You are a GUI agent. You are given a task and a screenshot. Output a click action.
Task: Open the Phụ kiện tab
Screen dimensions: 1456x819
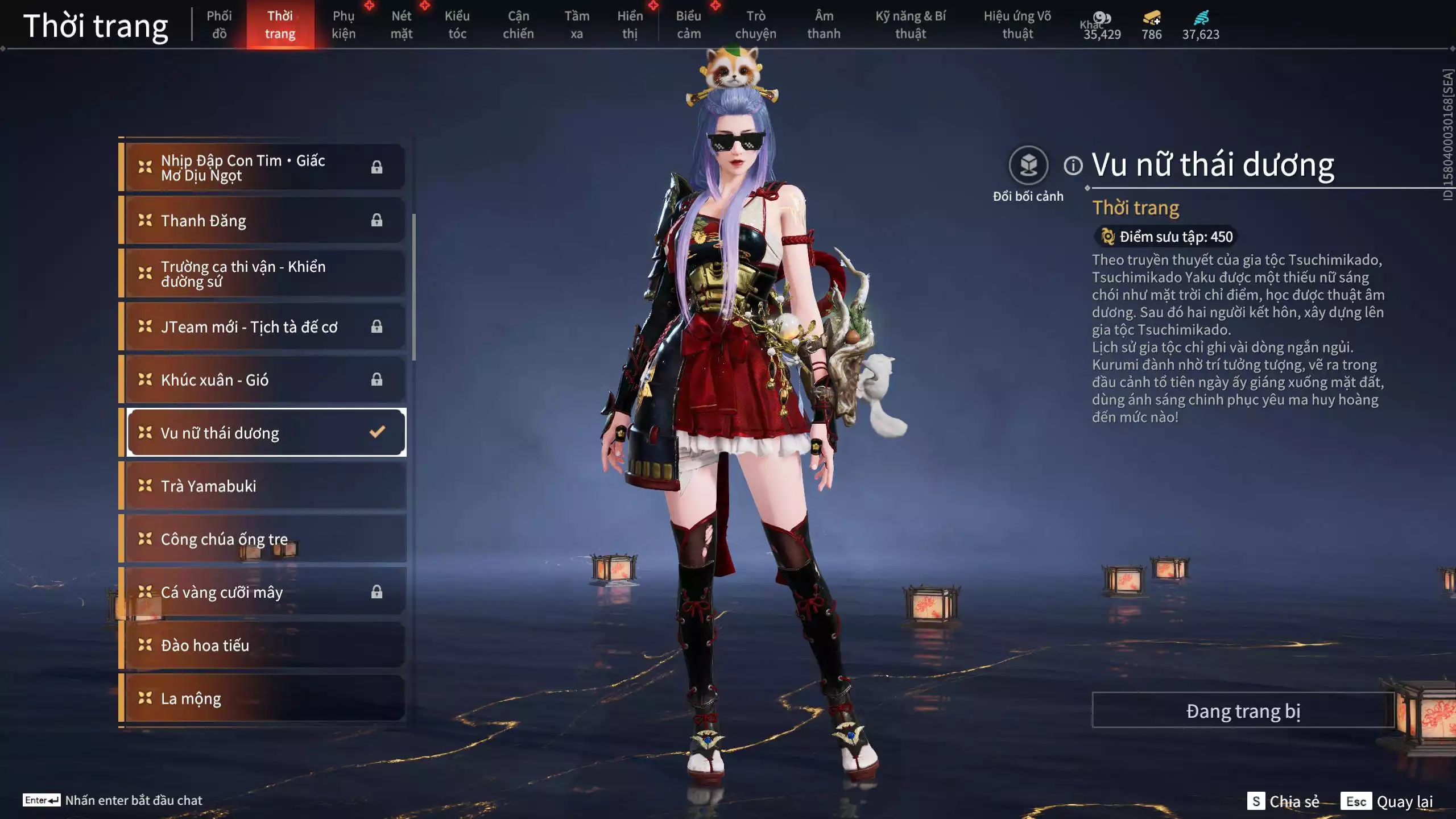(344, 24)
